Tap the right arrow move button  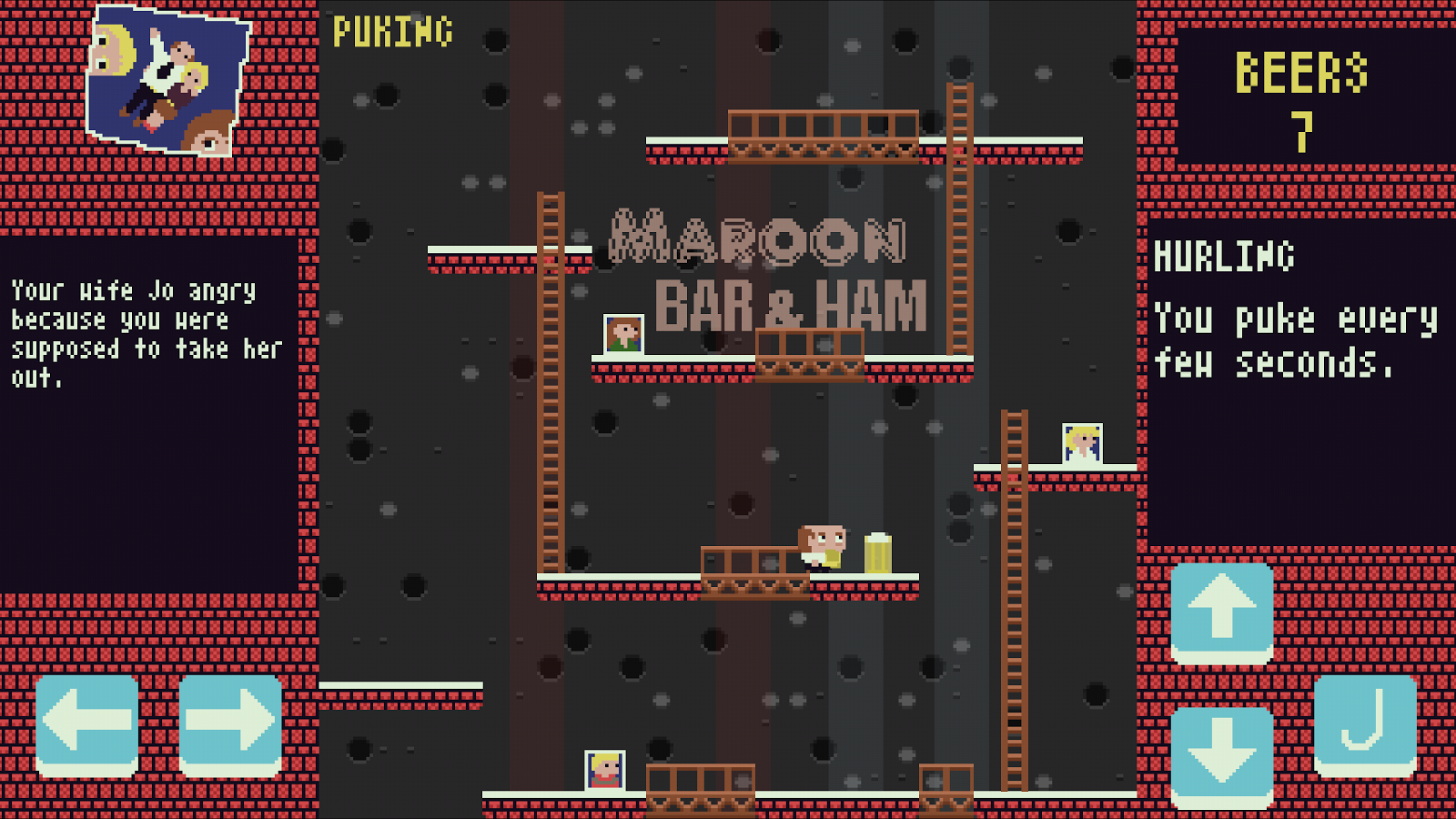point(230,724)
